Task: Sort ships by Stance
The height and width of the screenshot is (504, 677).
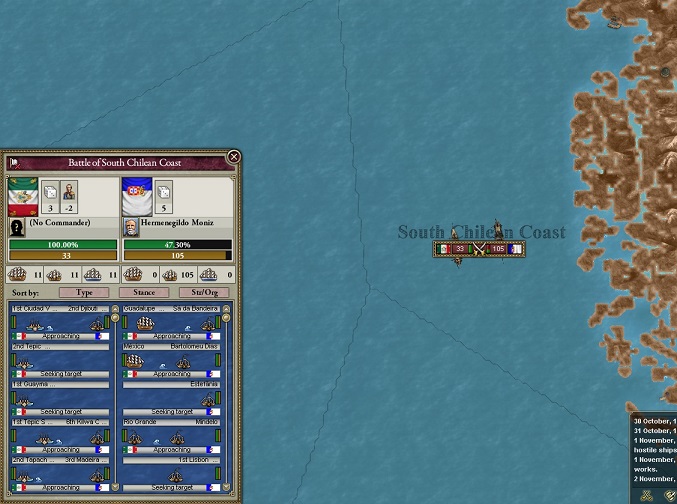Action: 144,293
